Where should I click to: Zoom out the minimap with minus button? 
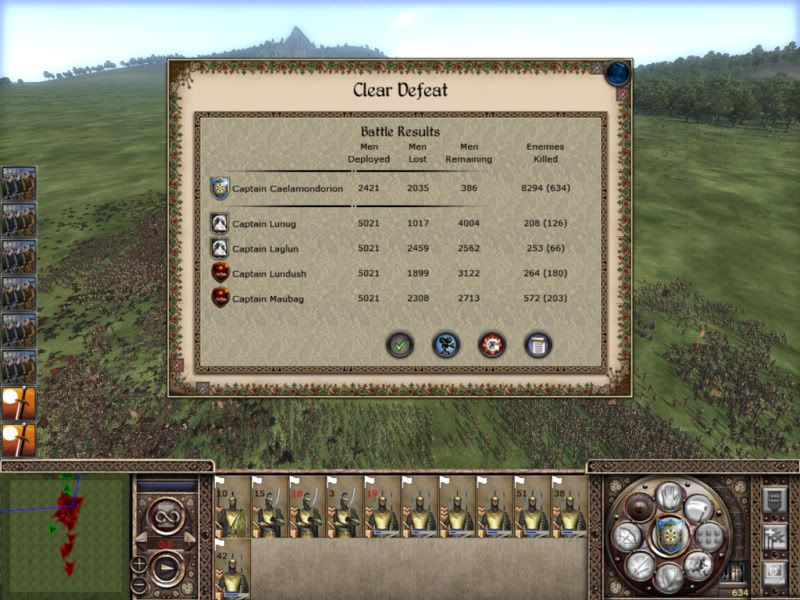(x=139, y=585)
